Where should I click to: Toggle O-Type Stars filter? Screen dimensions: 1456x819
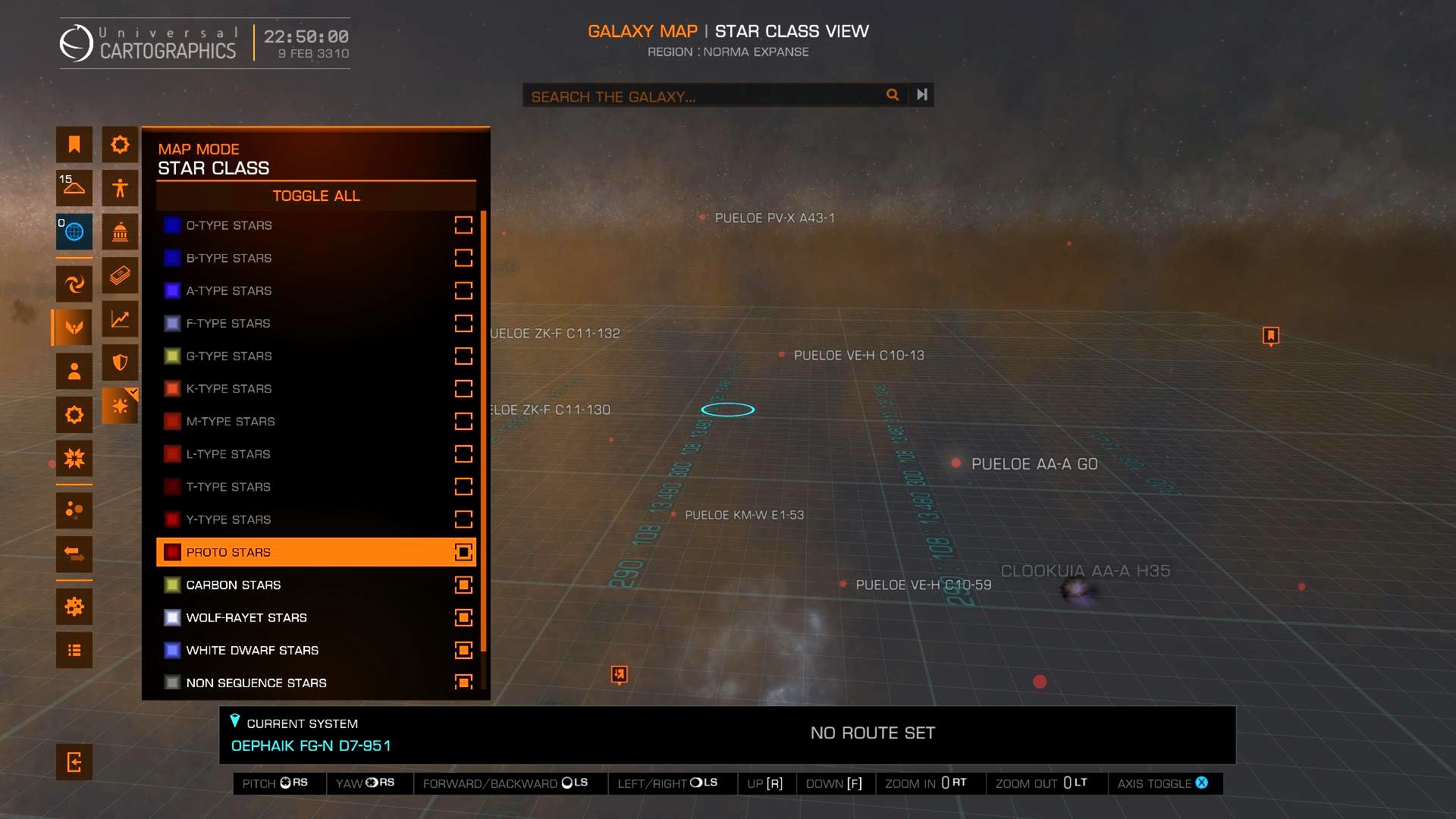(x=463, y=225)
